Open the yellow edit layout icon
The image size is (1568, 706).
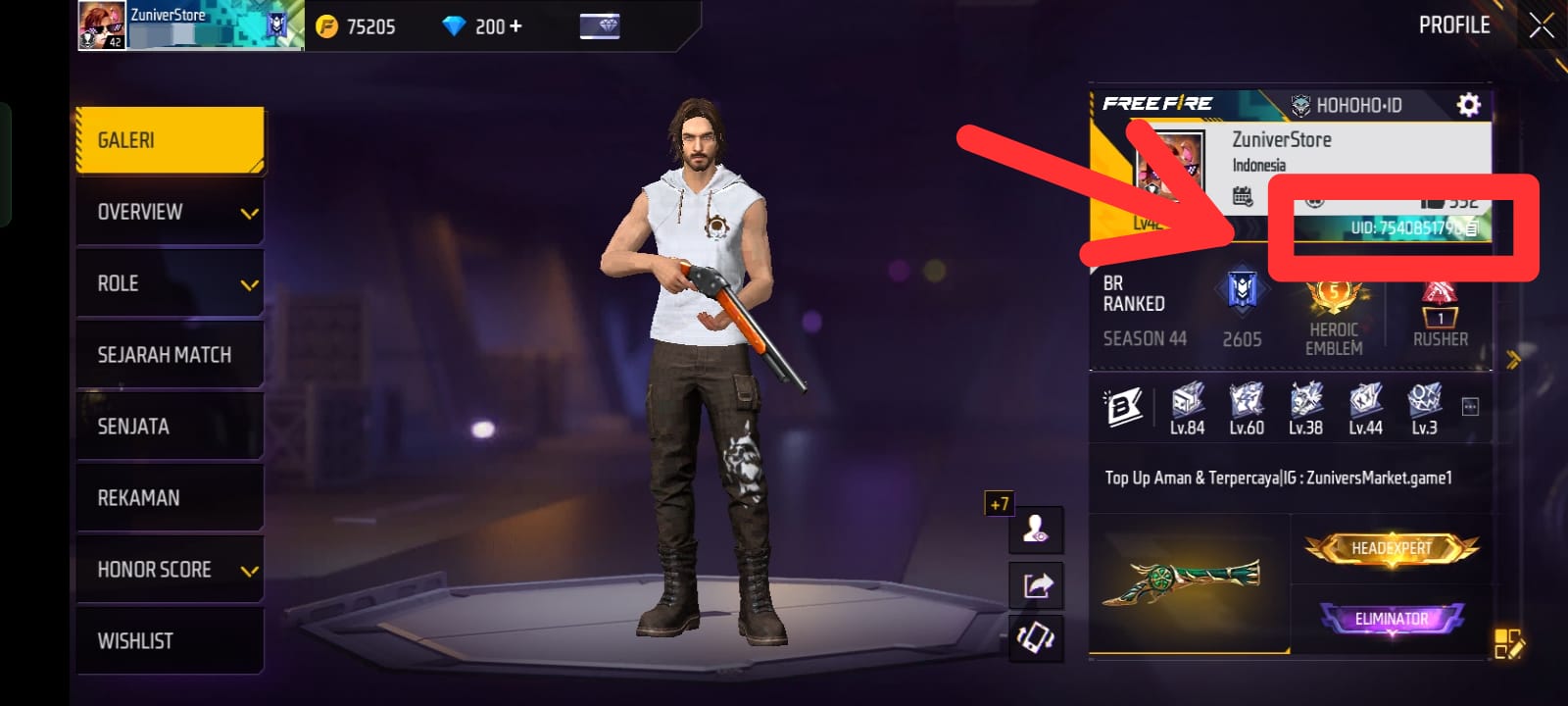coord(1508,644)
